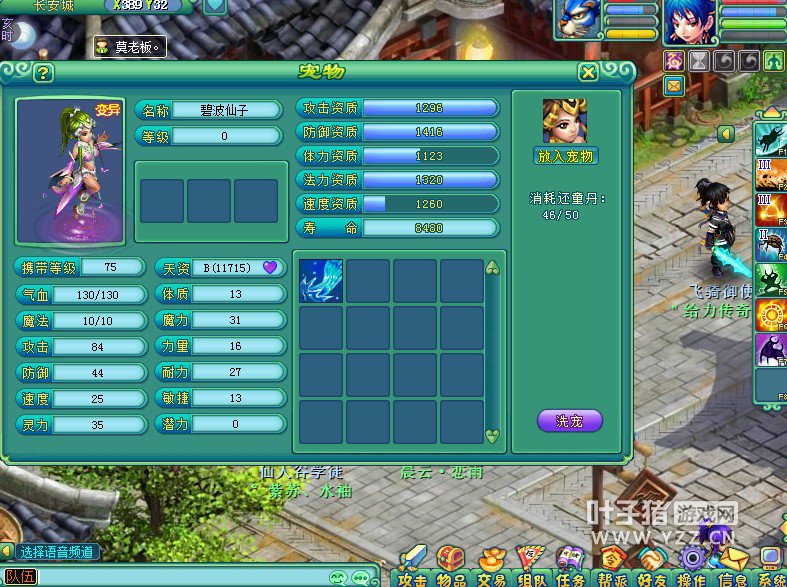Click the 选择语音频道 voice channel selector
The width and height of the screenshot is (787, 587).
pos(57,551)
